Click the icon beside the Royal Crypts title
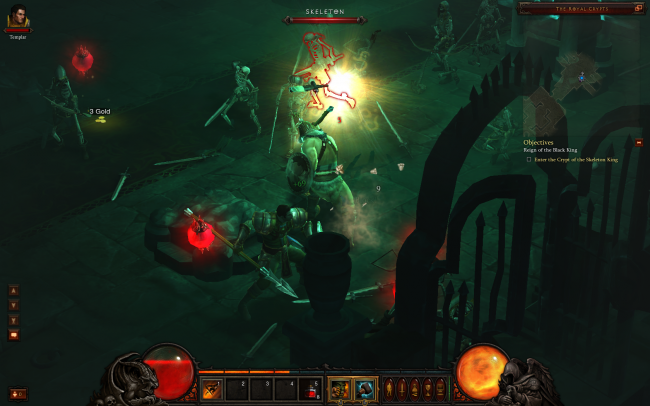Viewport: 650px width, 406px height. [526, 8]
